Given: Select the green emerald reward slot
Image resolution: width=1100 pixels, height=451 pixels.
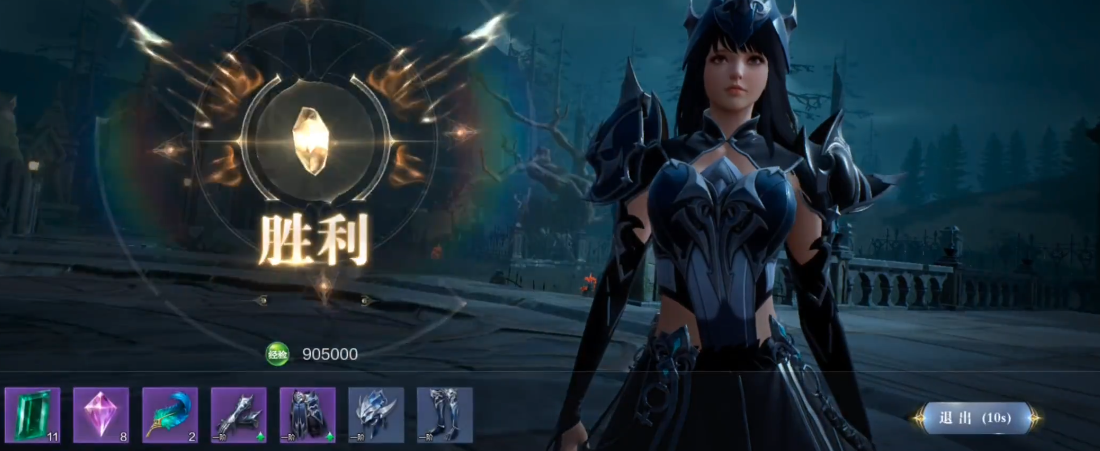Looking at the screenshot, I should click(x=32, y=415).
